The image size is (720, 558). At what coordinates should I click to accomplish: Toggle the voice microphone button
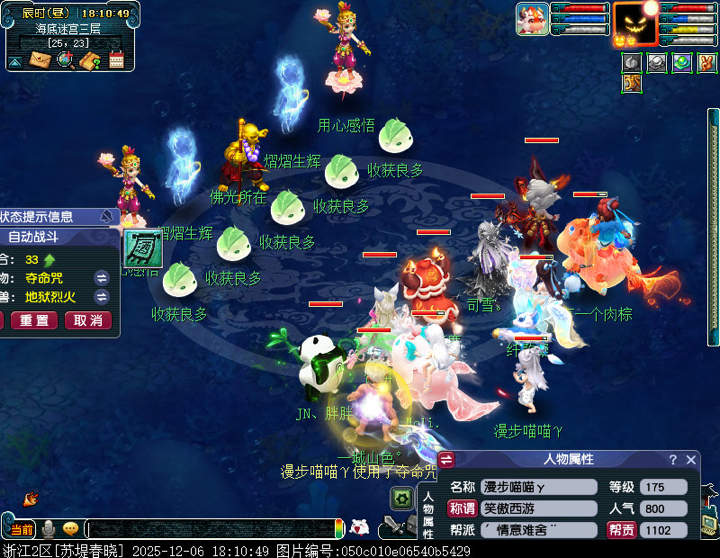click(47, 528)
